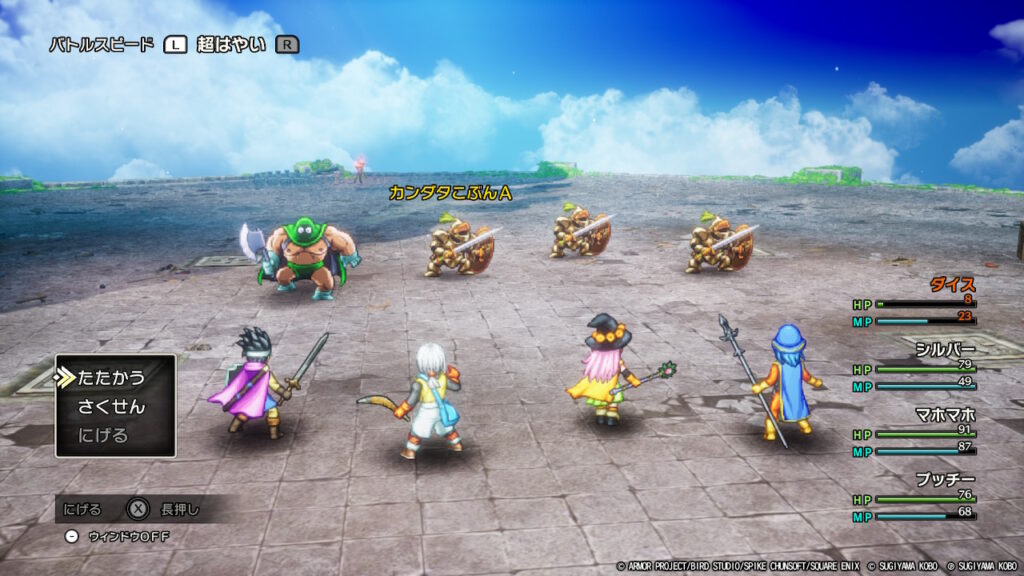Select party member ブッチー in the status panel
This screenshot has height=576, width=1024.
945,479
